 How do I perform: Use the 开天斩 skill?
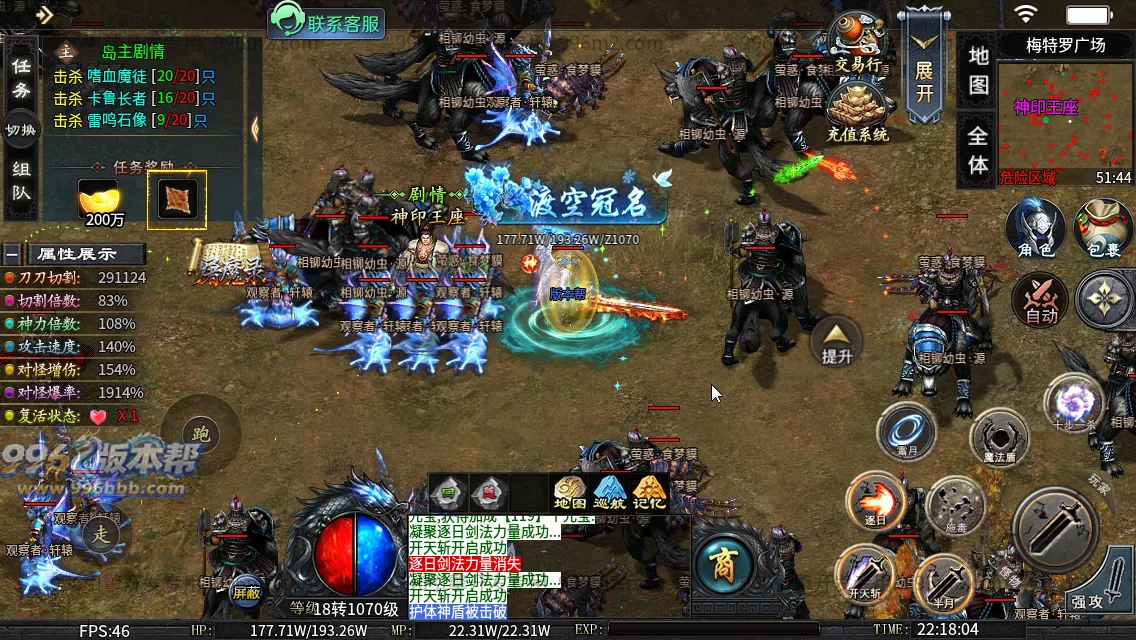[863, 573]
